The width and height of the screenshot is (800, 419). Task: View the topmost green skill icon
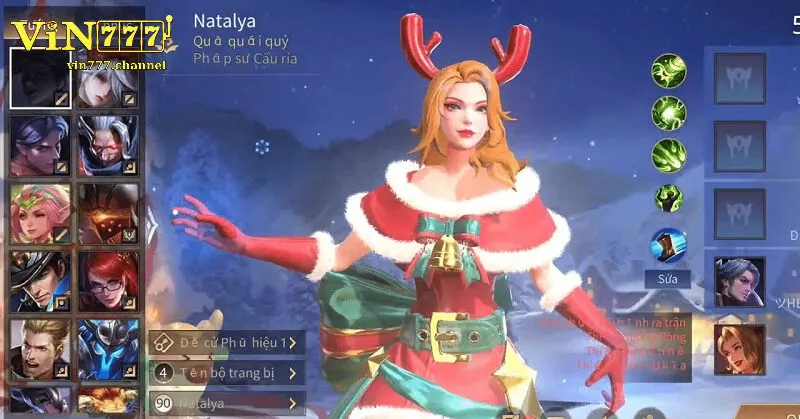coord(668,70)
